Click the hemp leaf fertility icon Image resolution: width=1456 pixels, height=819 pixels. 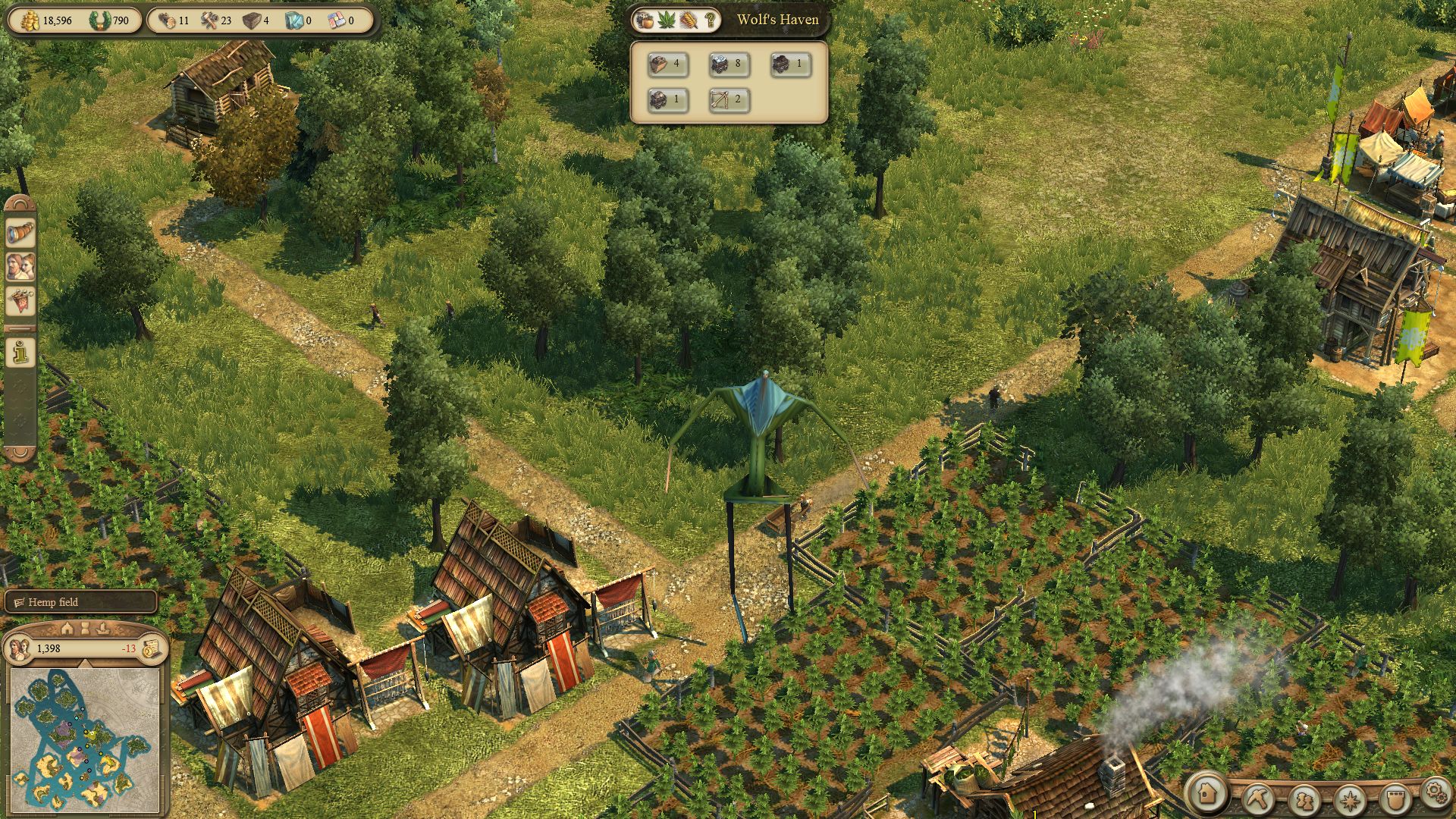[x=667, y=20]
